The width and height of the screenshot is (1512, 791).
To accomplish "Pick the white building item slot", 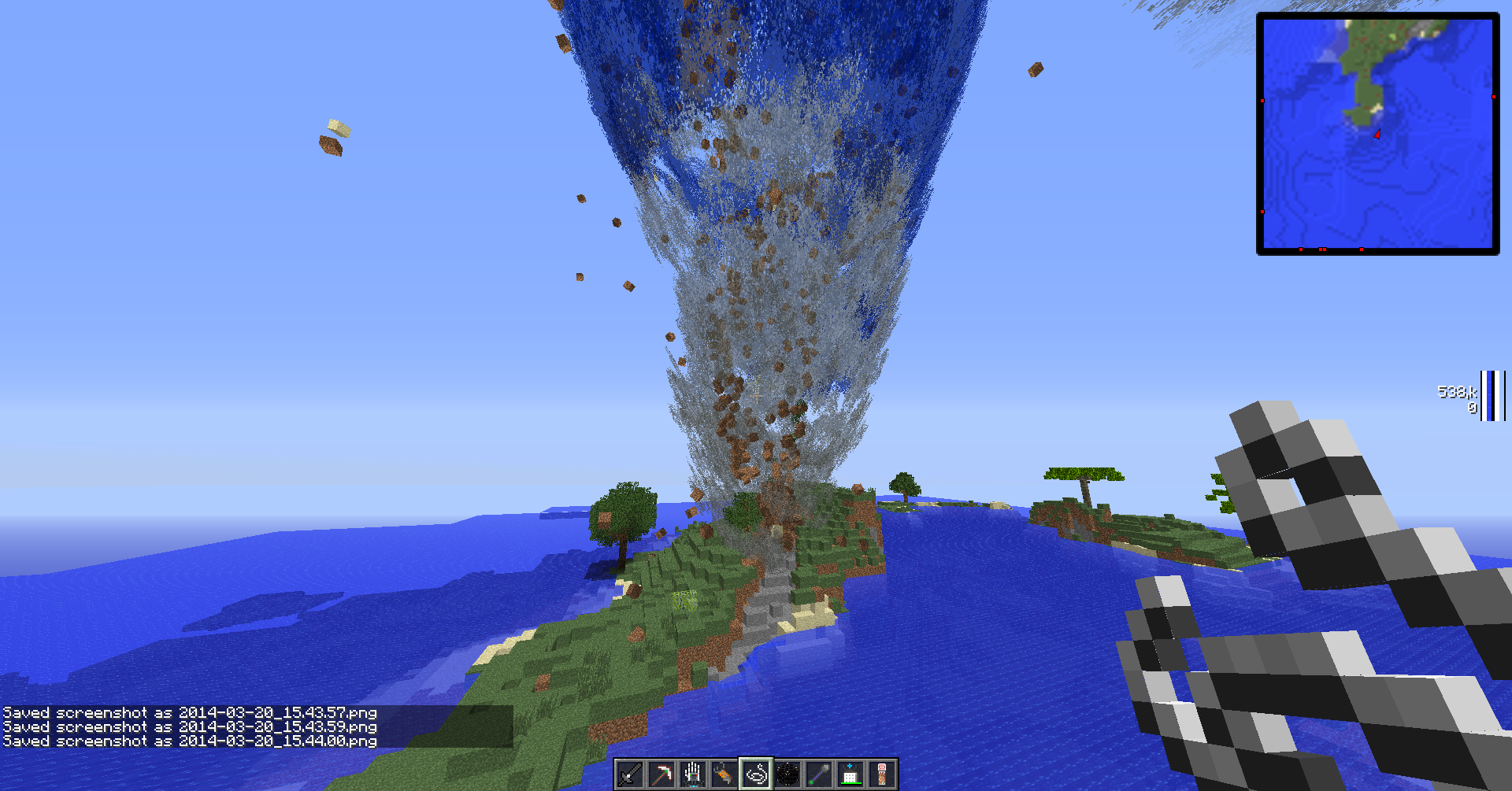I will (x=850, y=775).
